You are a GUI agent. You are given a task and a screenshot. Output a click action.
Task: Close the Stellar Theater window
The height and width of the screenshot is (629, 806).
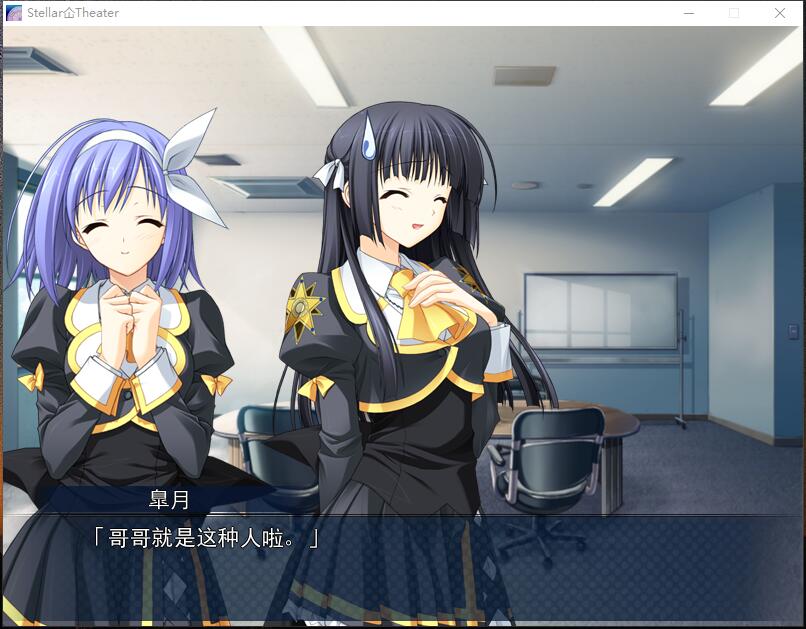(x=779, y=13)
